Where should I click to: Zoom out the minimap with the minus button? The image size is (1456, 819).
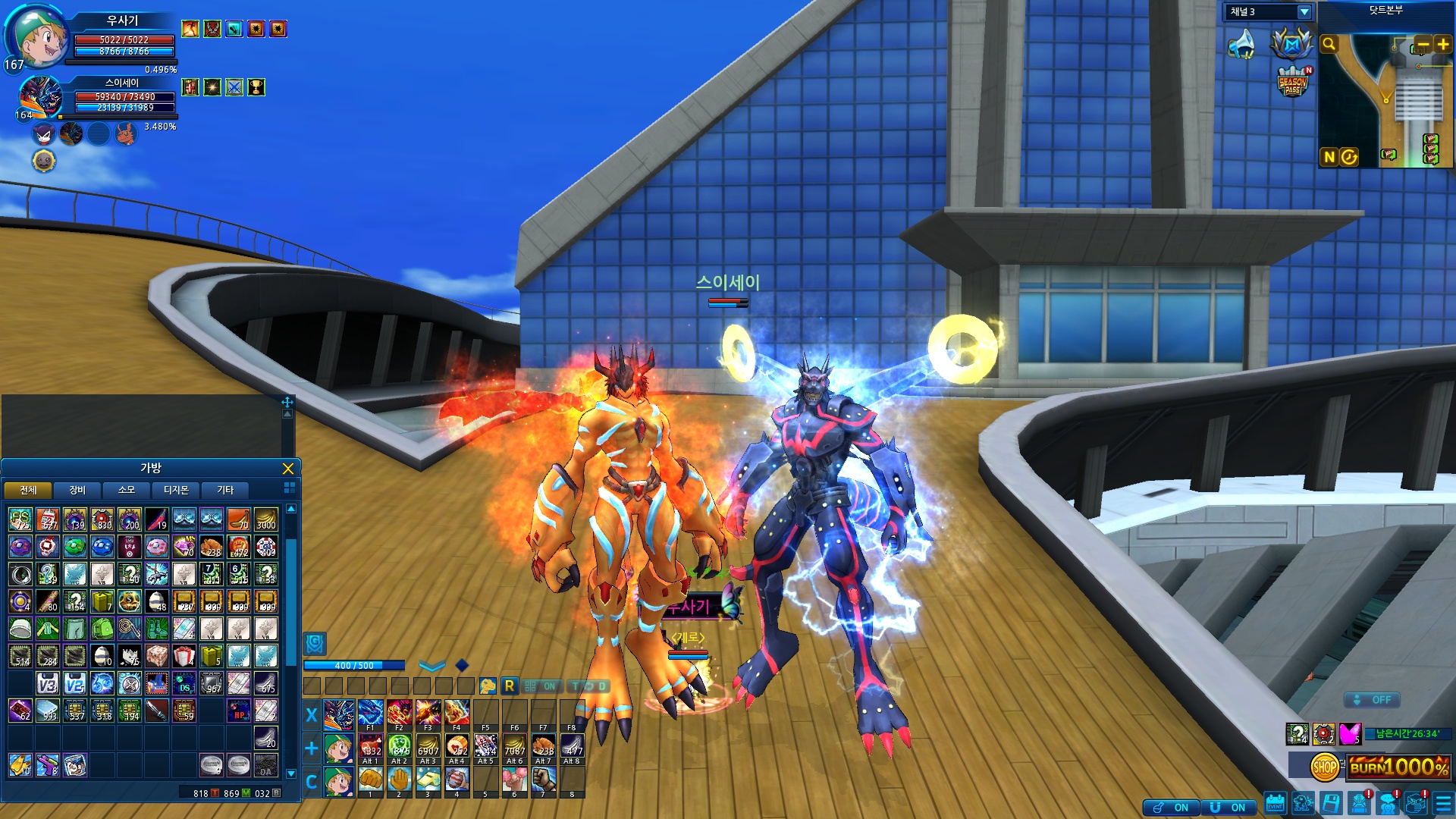[x=1423, y=45]
